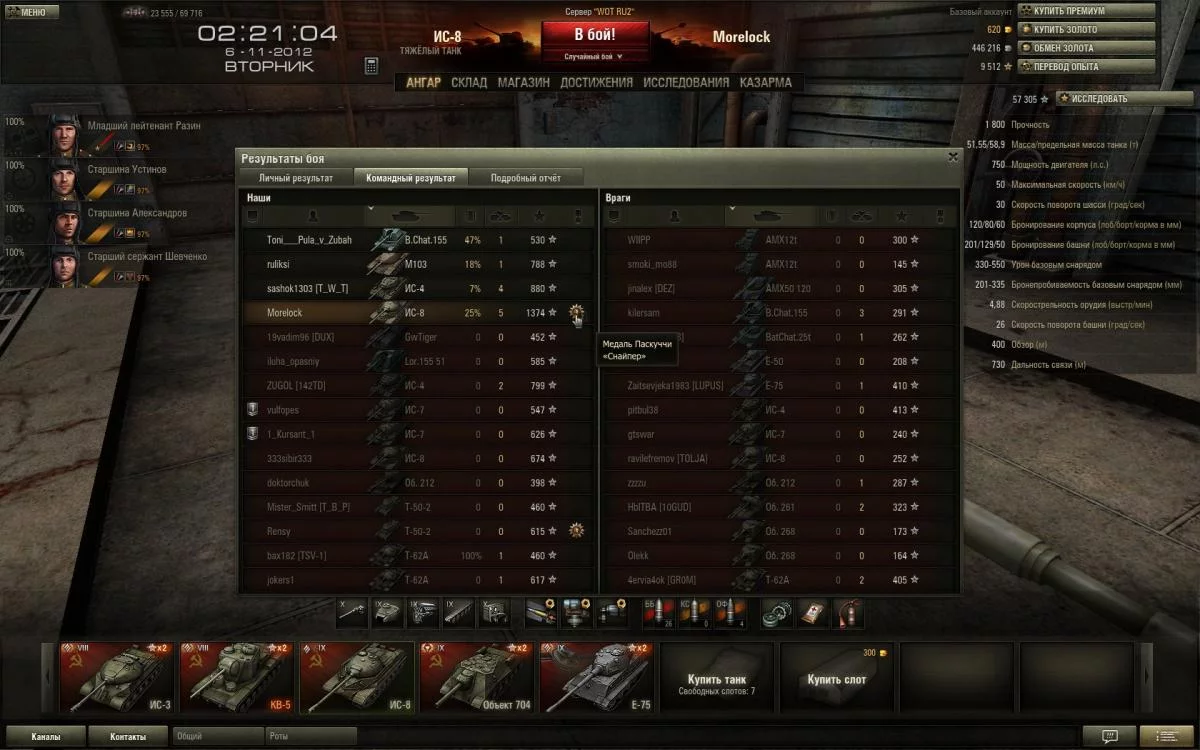Go to the Достижения section

pyautogui.click(x=596, y=83)
